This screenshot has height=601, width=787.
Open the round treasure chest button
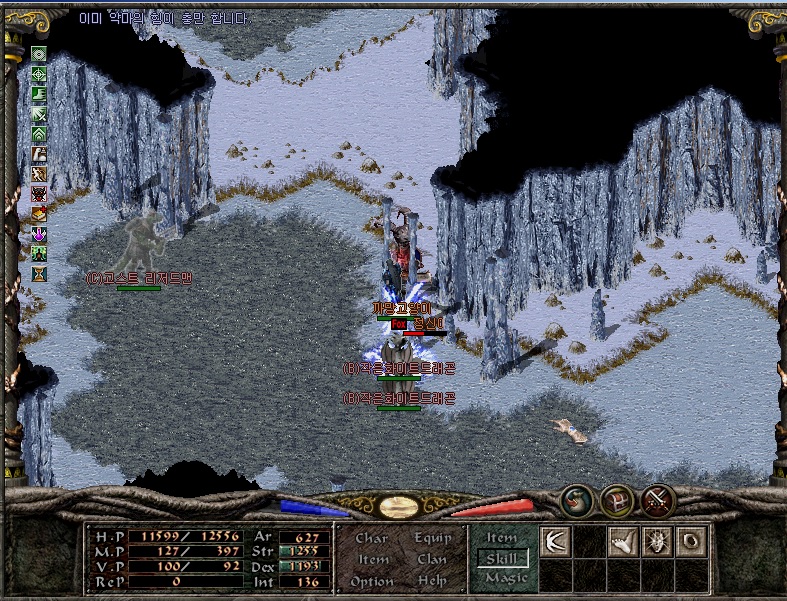click(x=616, y=499)
